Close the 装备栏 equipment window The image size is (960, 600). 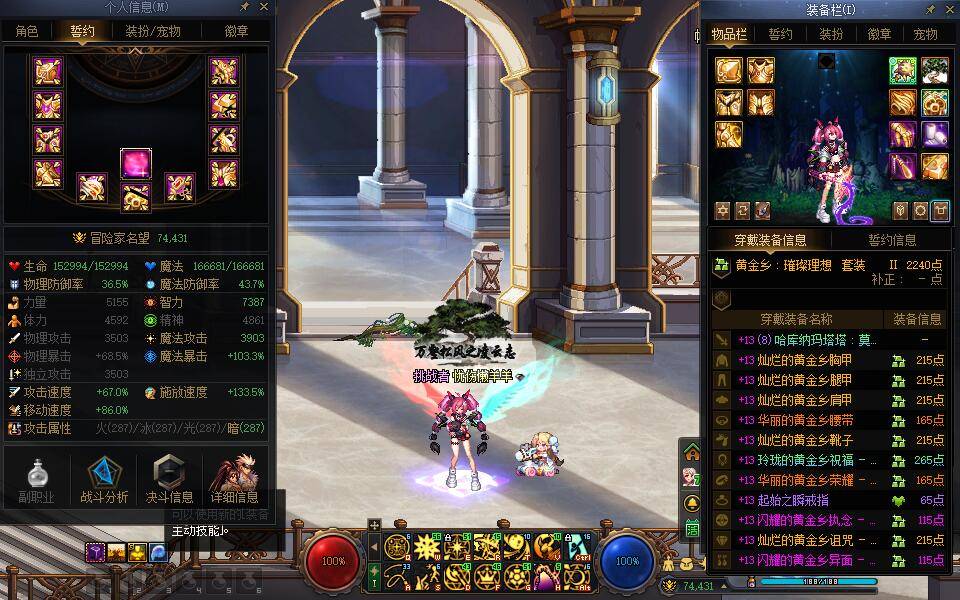pos(948,9)
